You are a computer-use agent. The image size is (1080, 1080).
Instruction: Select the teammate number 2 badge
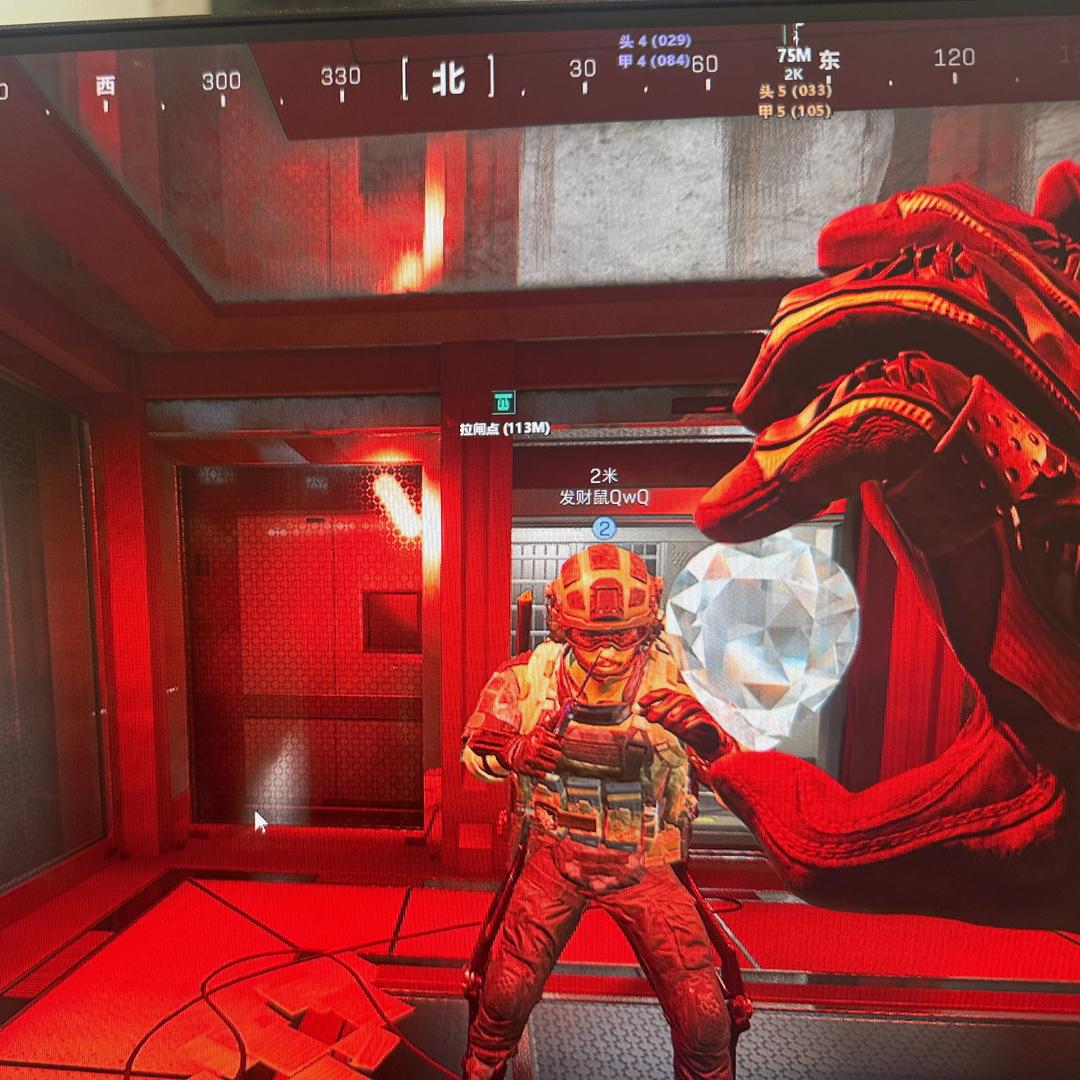pyautogui.click(x=604, y=528)
